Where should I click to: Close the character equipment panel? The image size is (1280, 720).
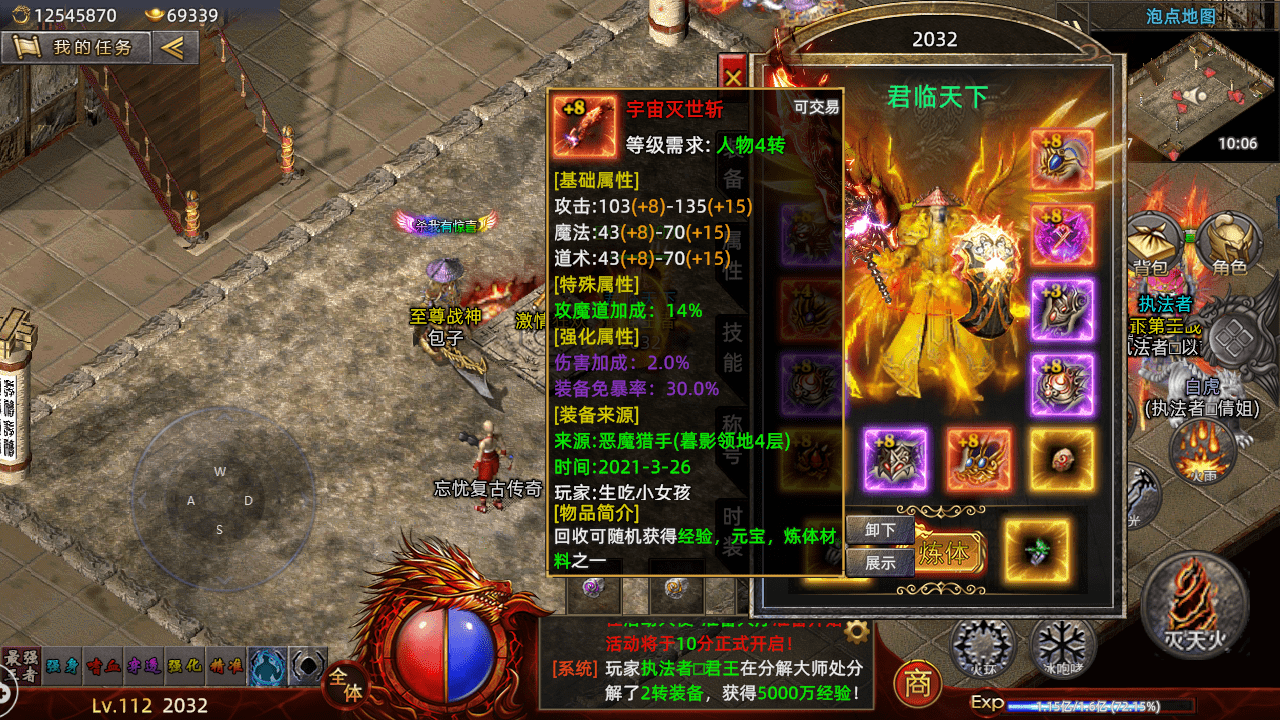coord(734,77)
